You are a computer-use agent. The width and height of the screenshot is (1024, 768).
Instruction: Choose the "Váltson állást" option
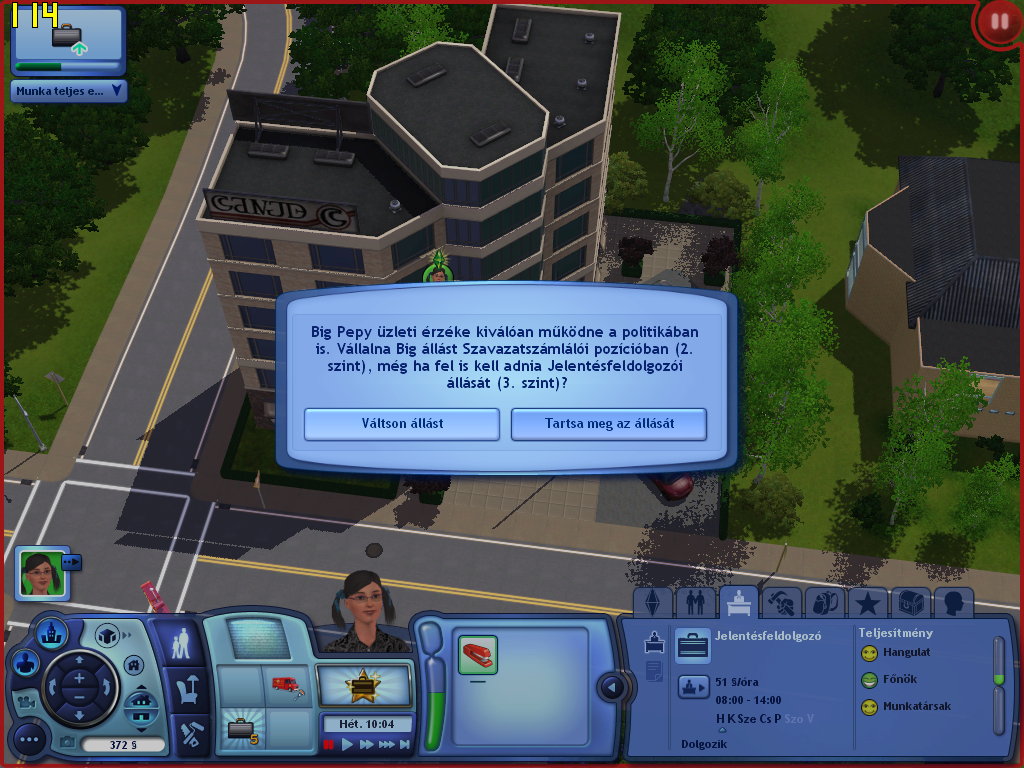[x=402, y=423]
